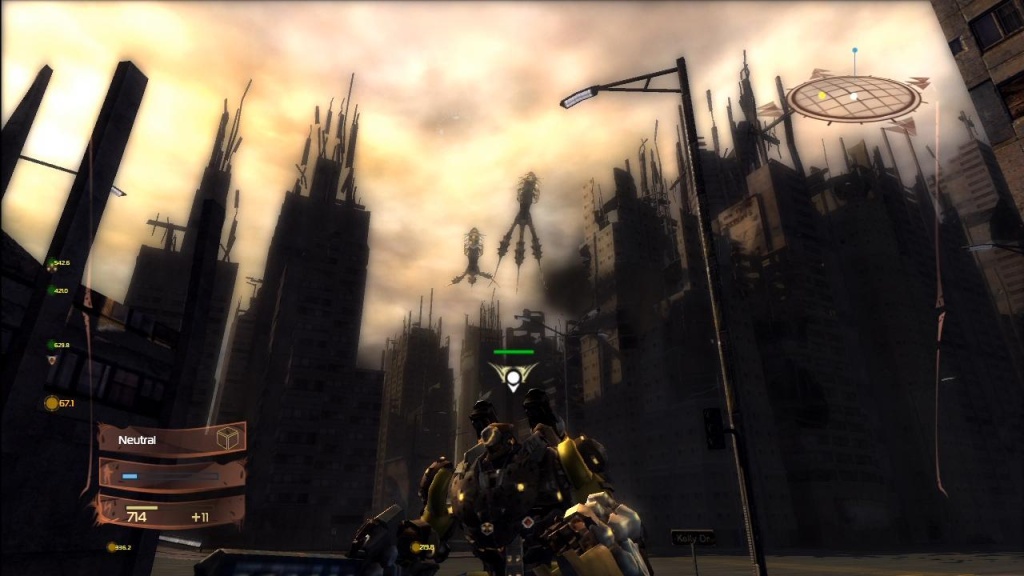The height and width of the screenshot is (576, 1024).
Task: Click the blue pin marker above the radar
Action: point(854,49)
